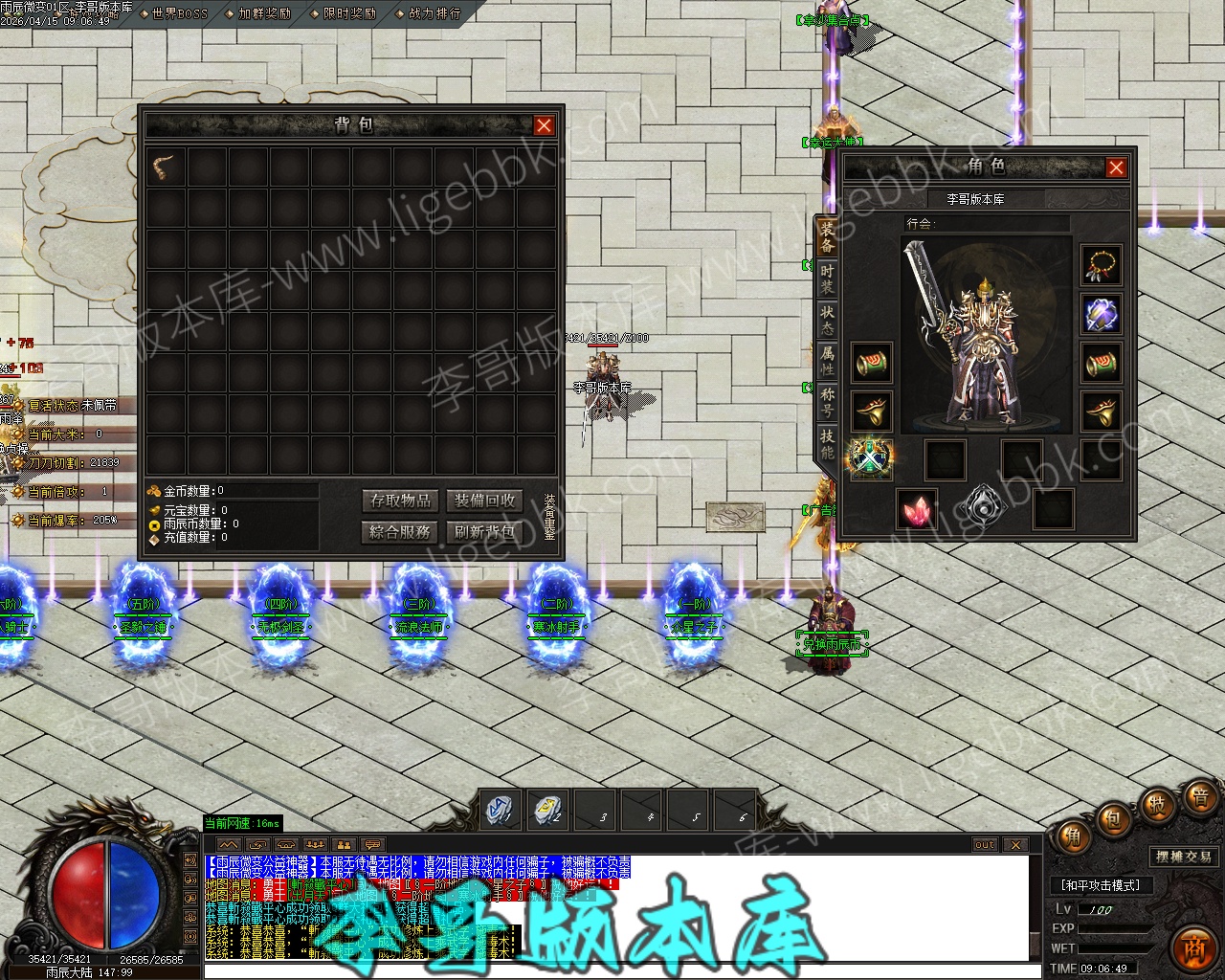Select the curved horn item in backpack
Image resolution: width=1225 pixels, height=980 pixels.
[x=167, y=167]
